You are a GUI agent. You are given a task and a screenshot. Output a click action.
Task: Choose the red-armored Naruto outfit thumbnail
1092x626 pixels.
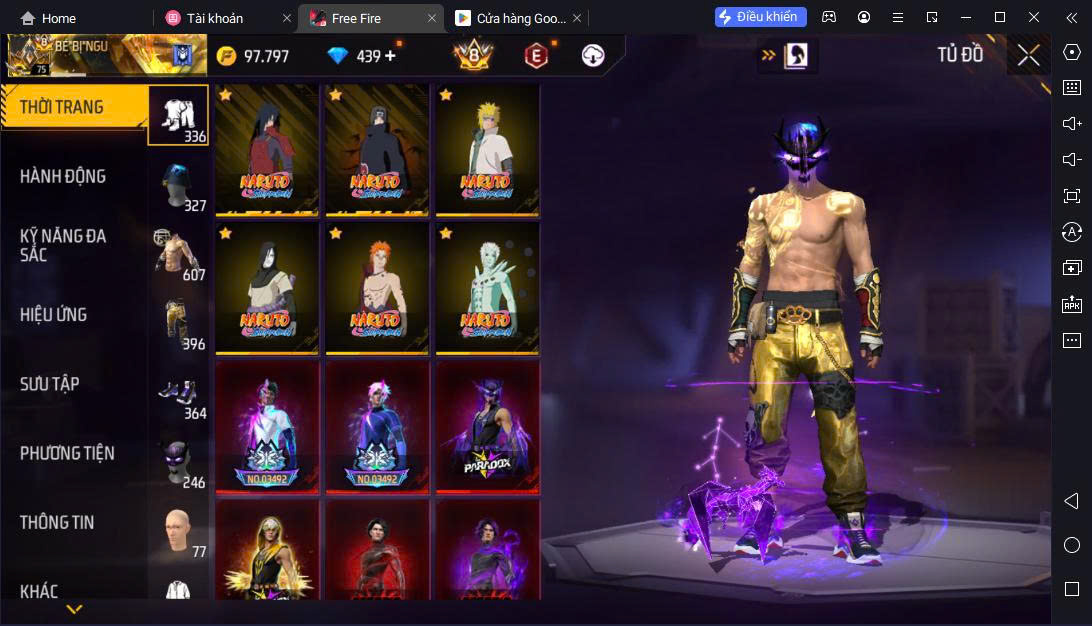(265, 149)
